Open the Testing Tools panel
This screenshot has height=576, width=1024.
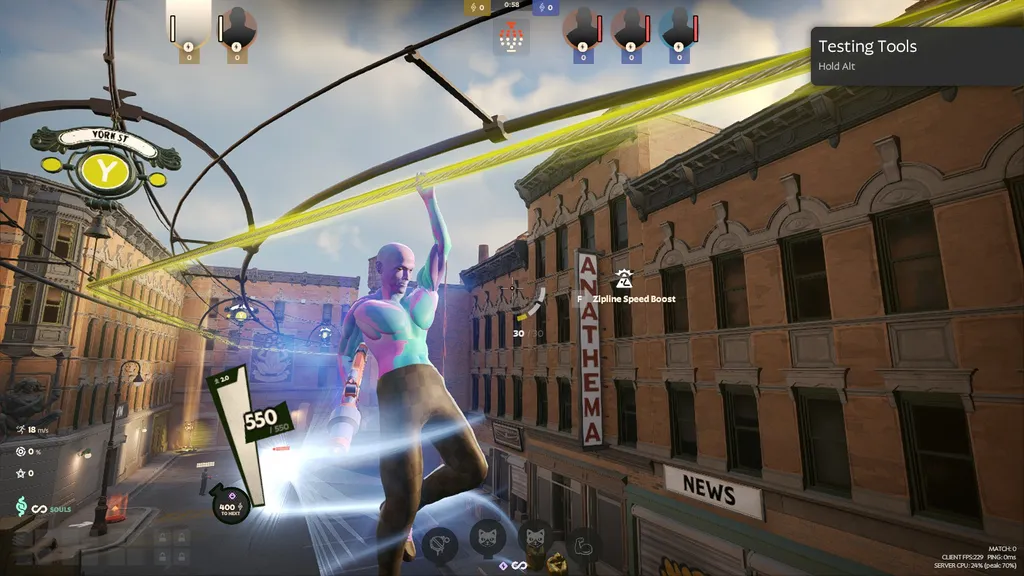point(916,55)
